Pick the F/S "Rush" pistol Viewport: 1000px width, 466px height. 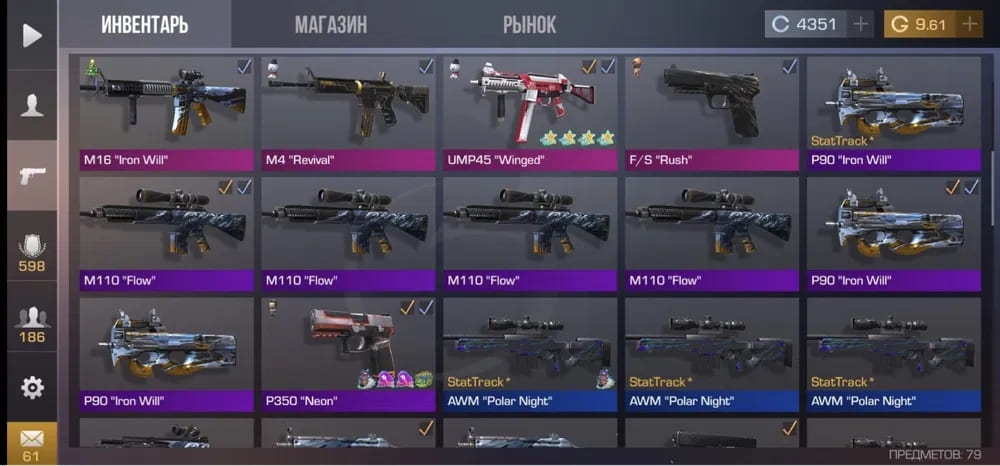[x=712, y=112]
